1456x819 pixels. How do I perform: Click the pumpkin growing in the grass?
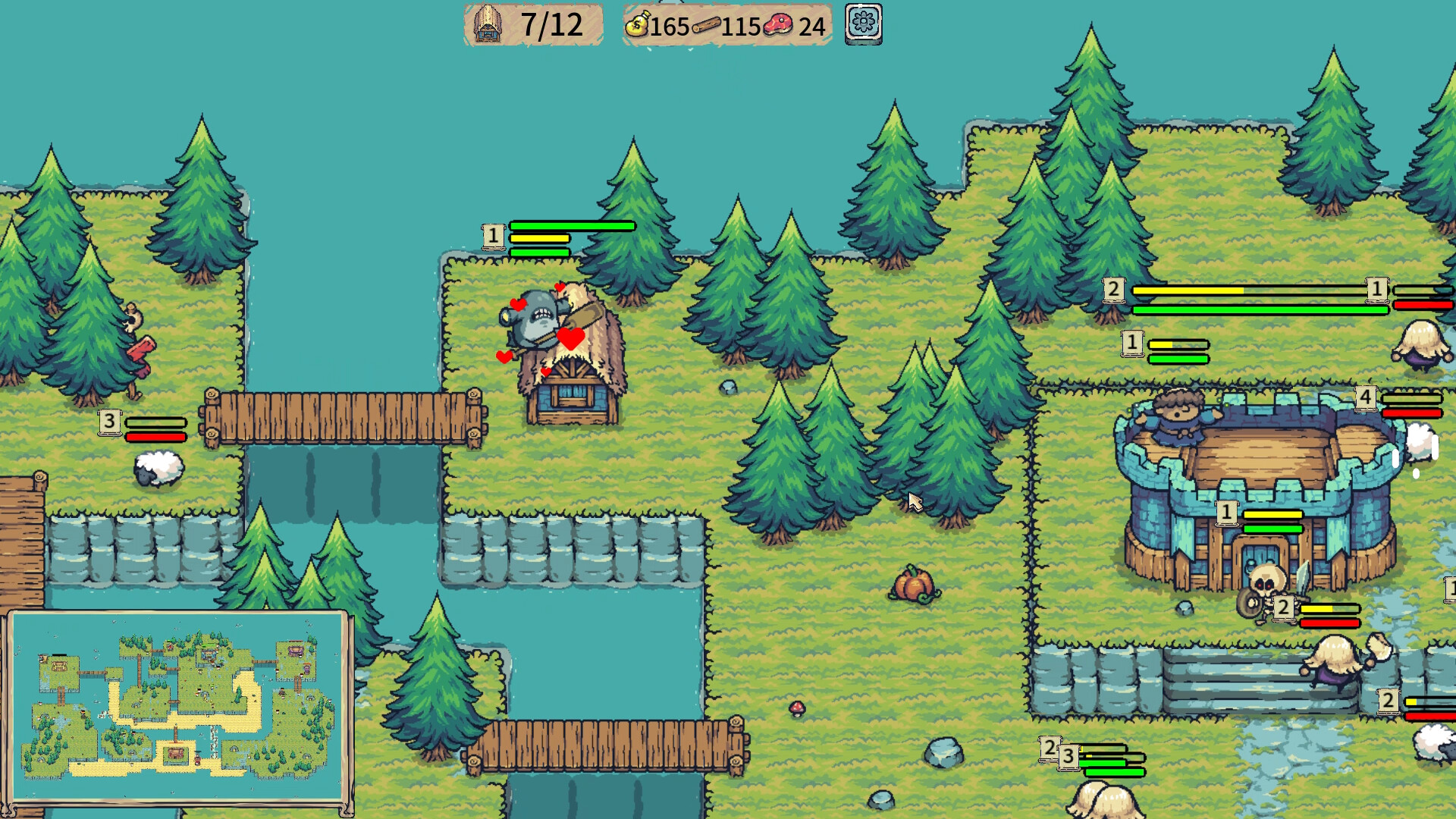pos(917,586)
